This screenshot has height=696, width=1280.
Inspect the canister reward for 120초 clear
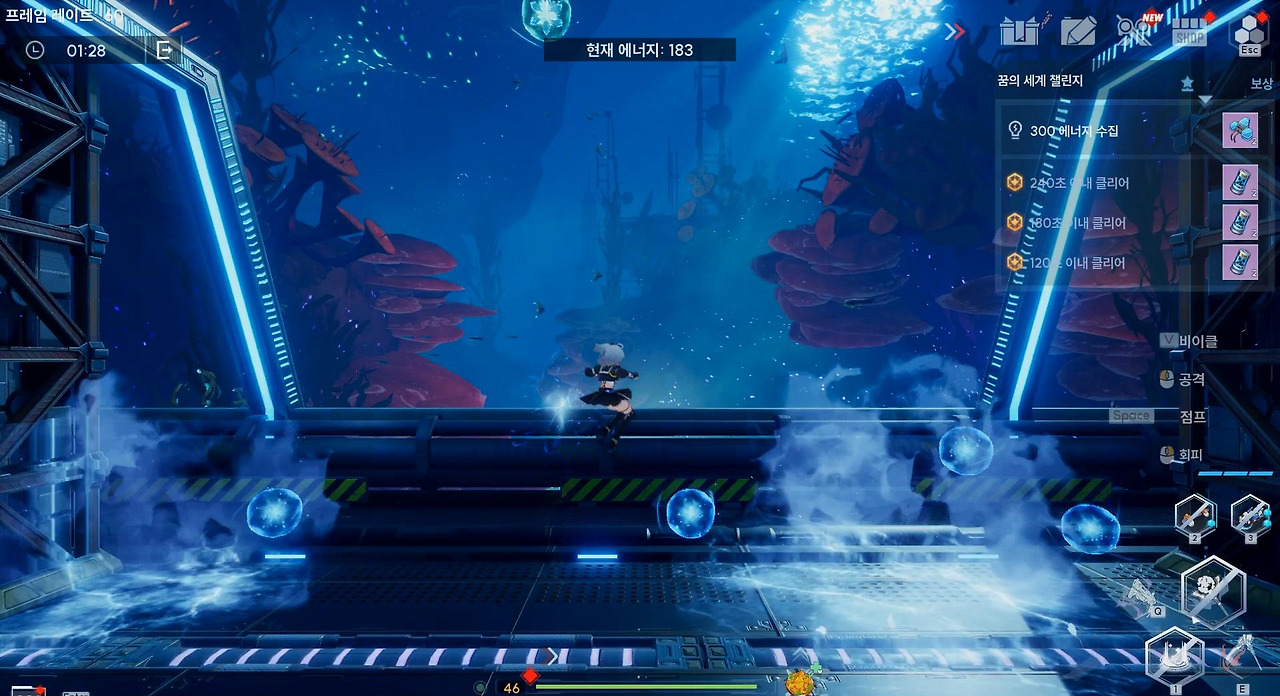pyautogui.click(x=1240, y=262)
